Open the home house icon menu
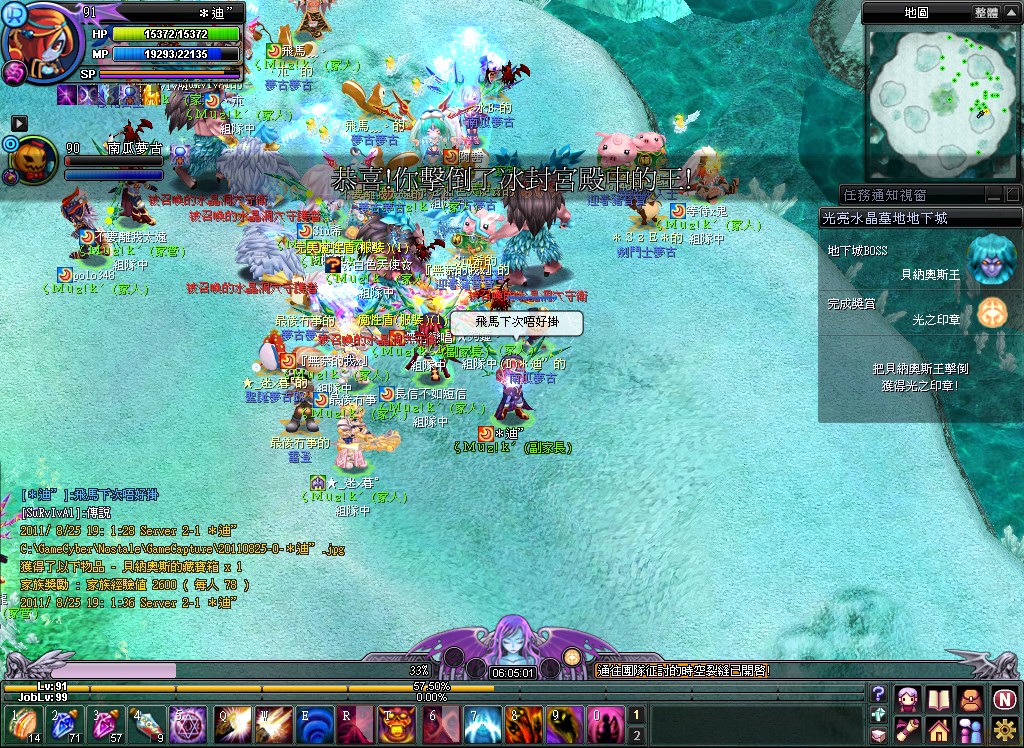The image size is (1024, 748). pos(940,729)
